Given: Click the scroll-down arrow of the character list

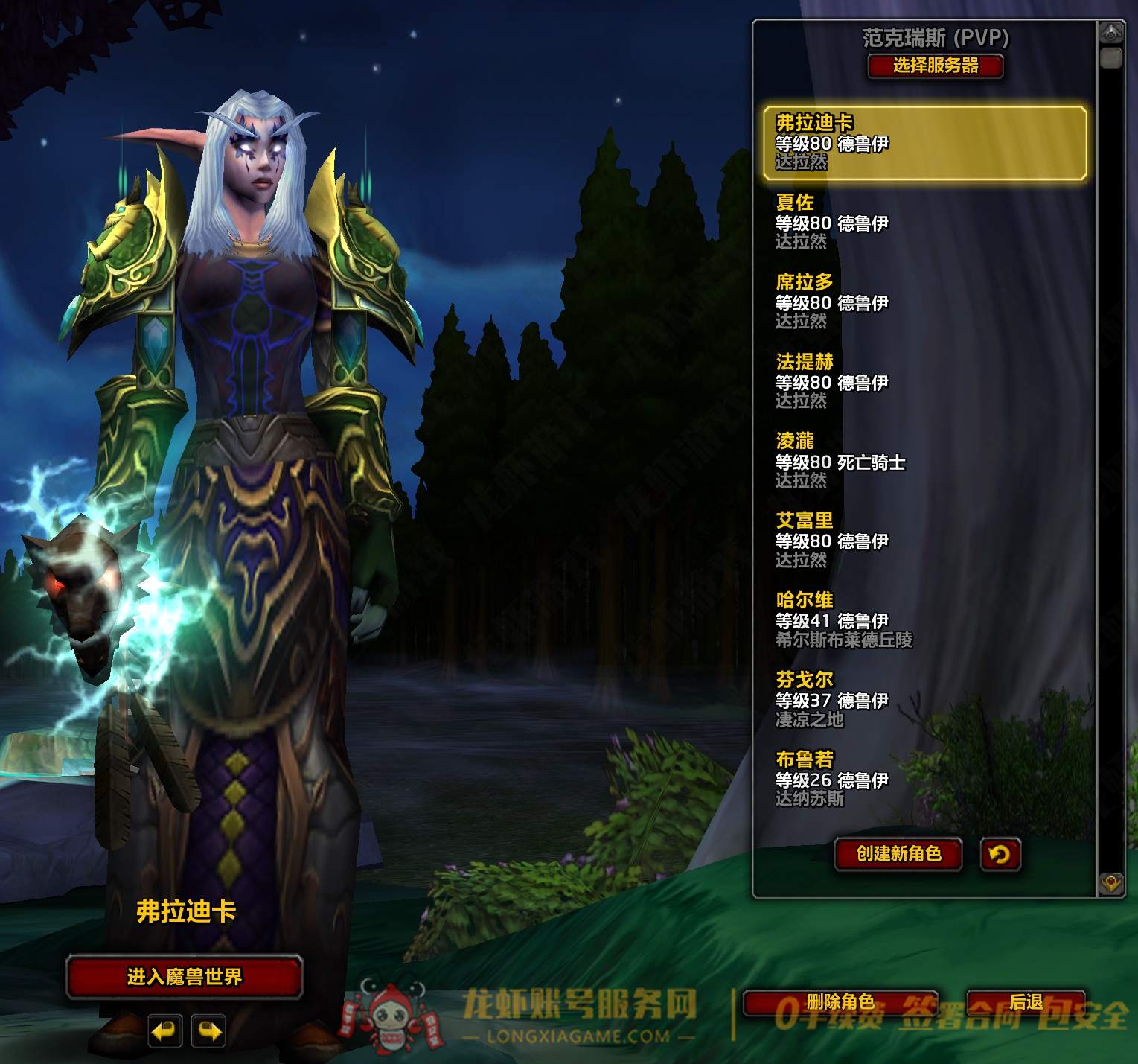Looking at the screenshot, I should coord(1111,883).
